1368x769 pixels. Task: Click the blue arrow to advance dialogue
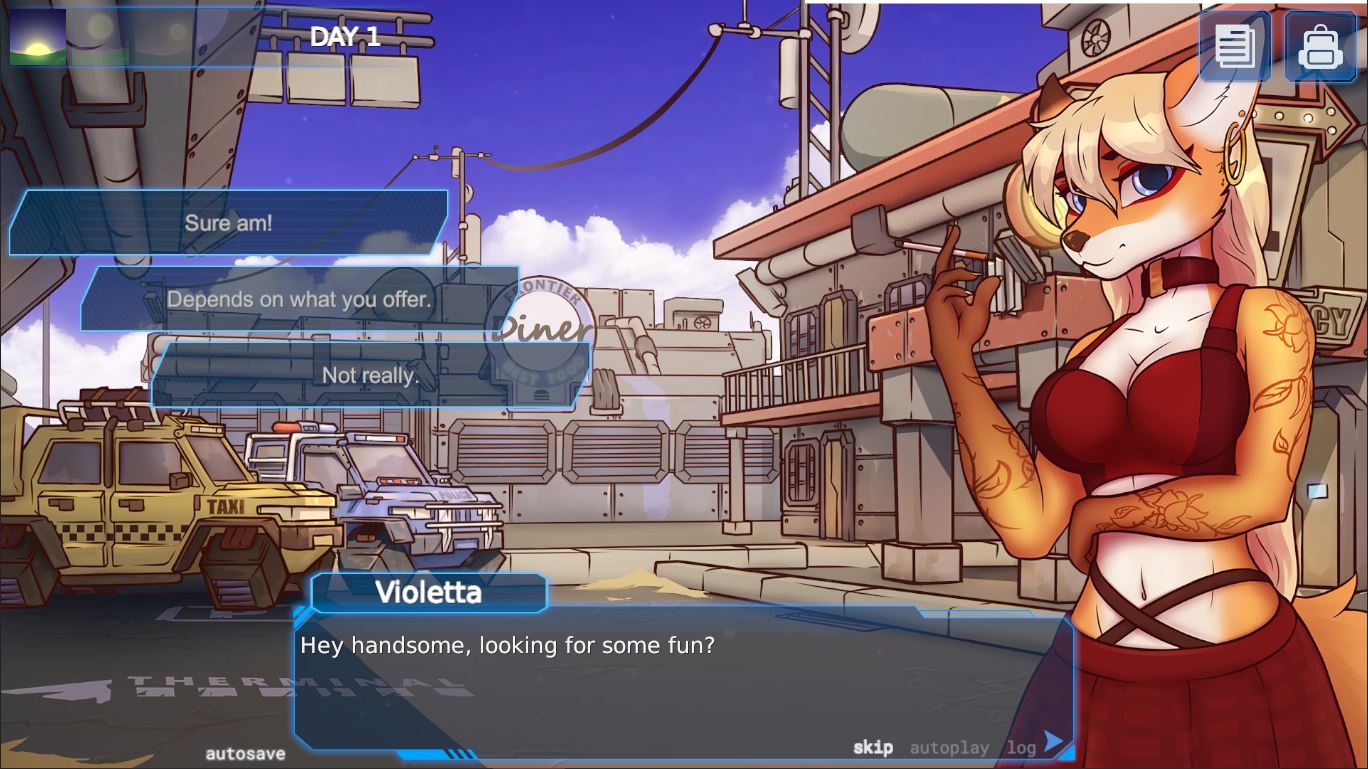1053,742
